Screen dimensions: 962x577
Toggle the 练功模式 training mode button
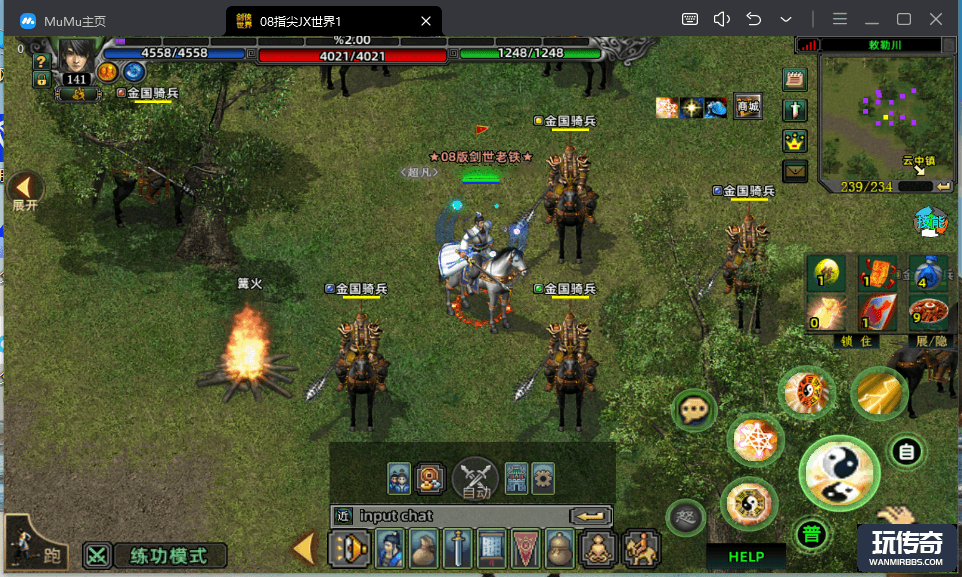coord(155,555)
